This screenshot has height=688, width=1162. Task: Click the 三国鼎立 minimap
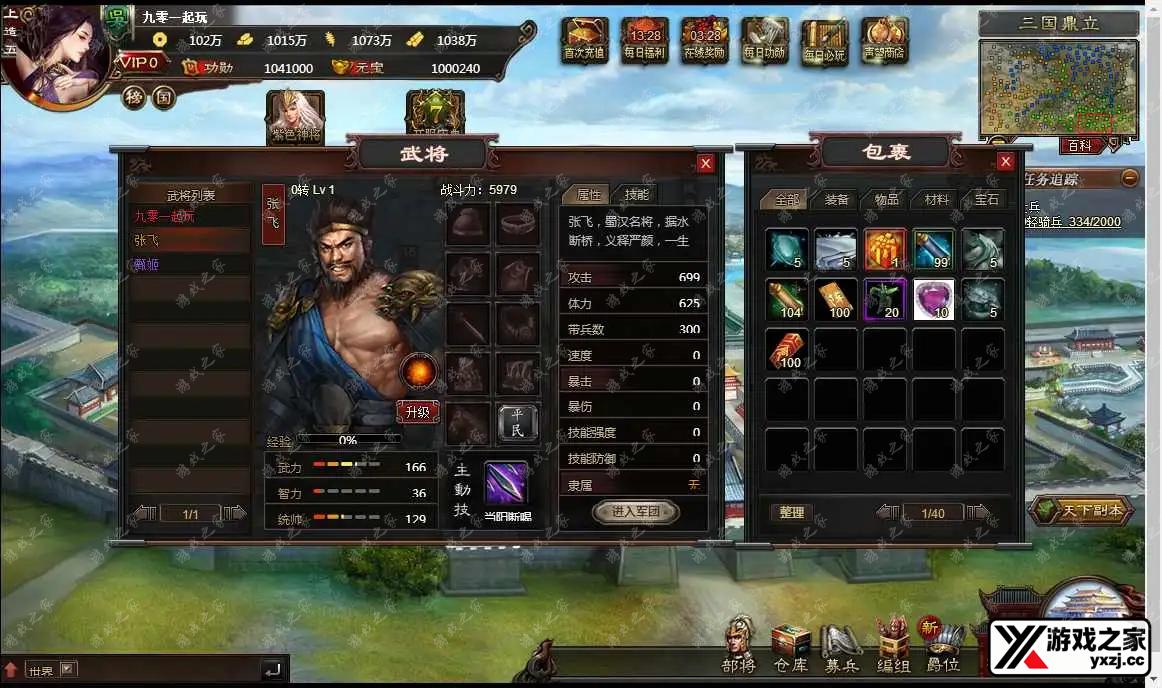click(1059, 87)
